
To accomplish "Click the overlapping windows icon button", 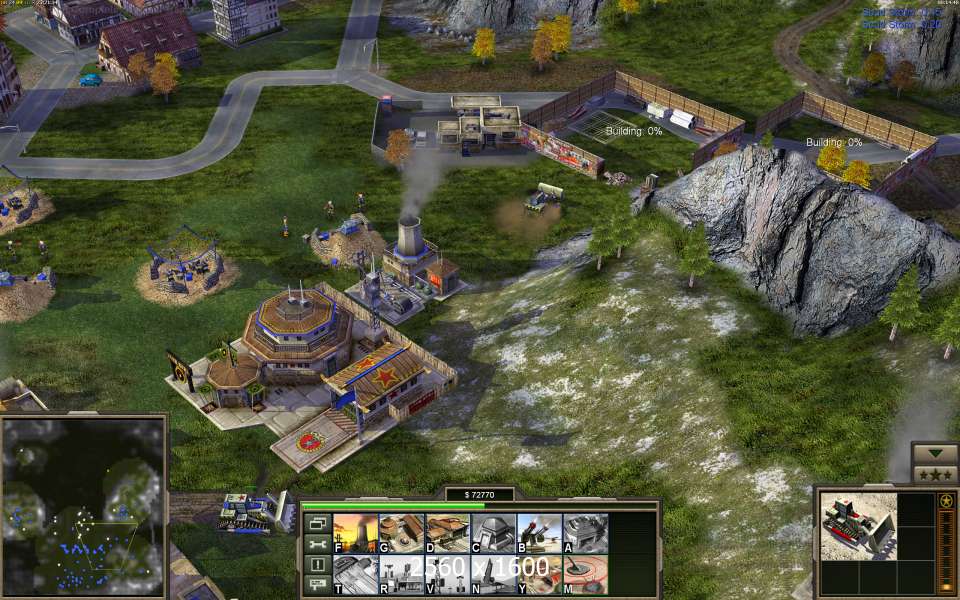I will coord(315,523).
